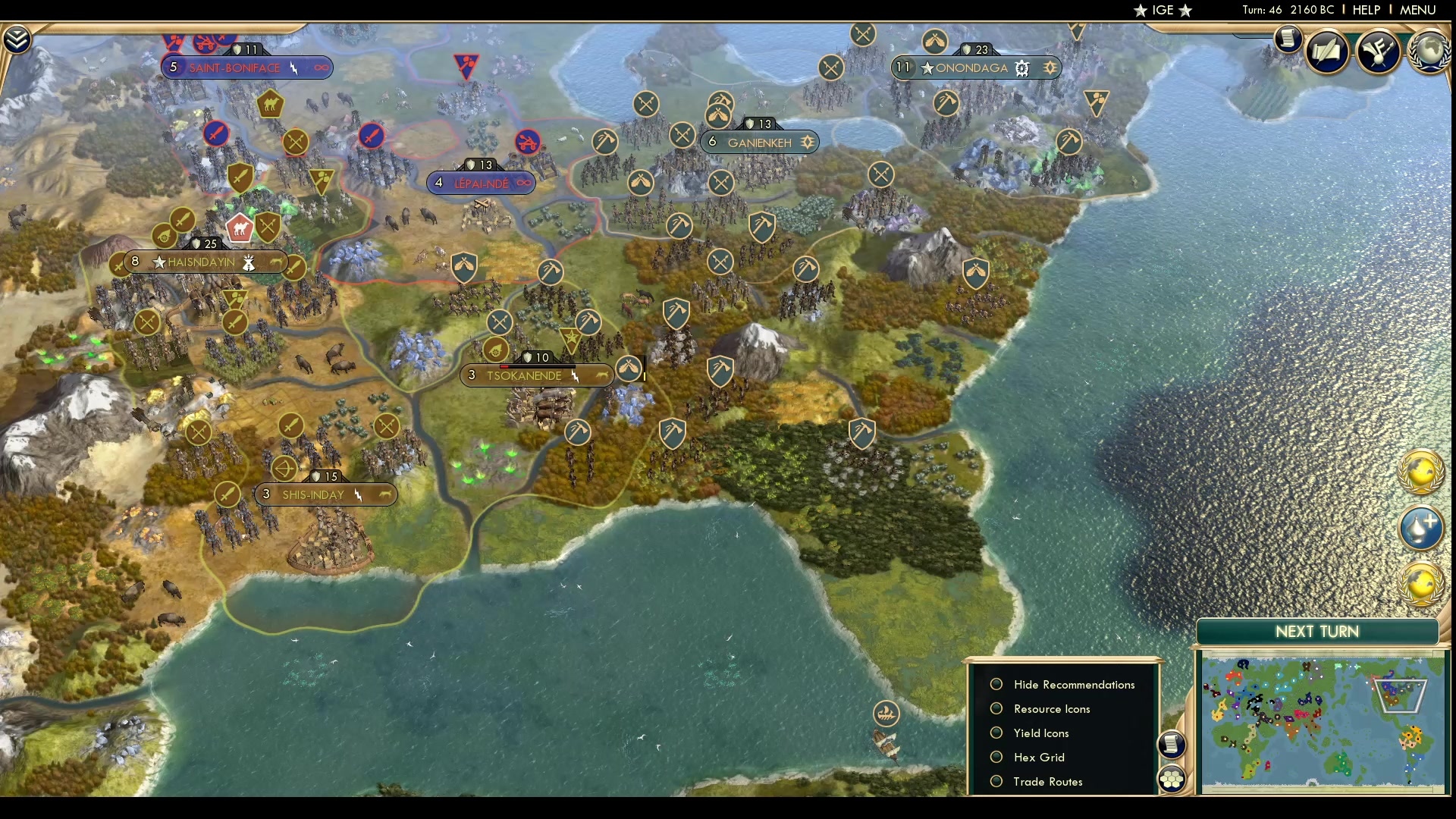Open the IGE star menu at the top
The image size is (1456, 819).
(x=1163, y=10)
